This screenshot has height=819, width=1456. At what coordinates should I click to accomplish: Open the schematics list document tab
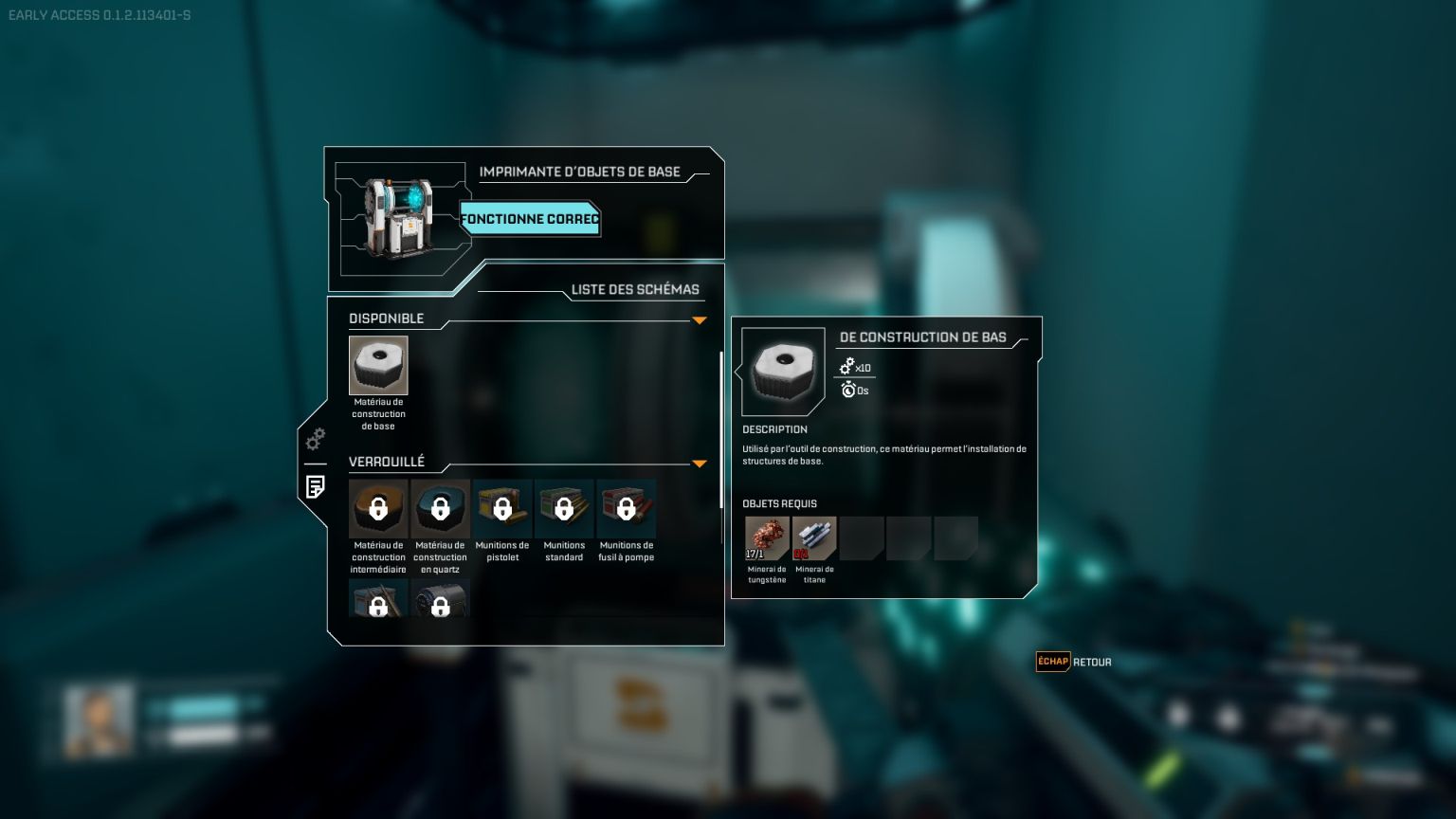click(x=316, y=486)
